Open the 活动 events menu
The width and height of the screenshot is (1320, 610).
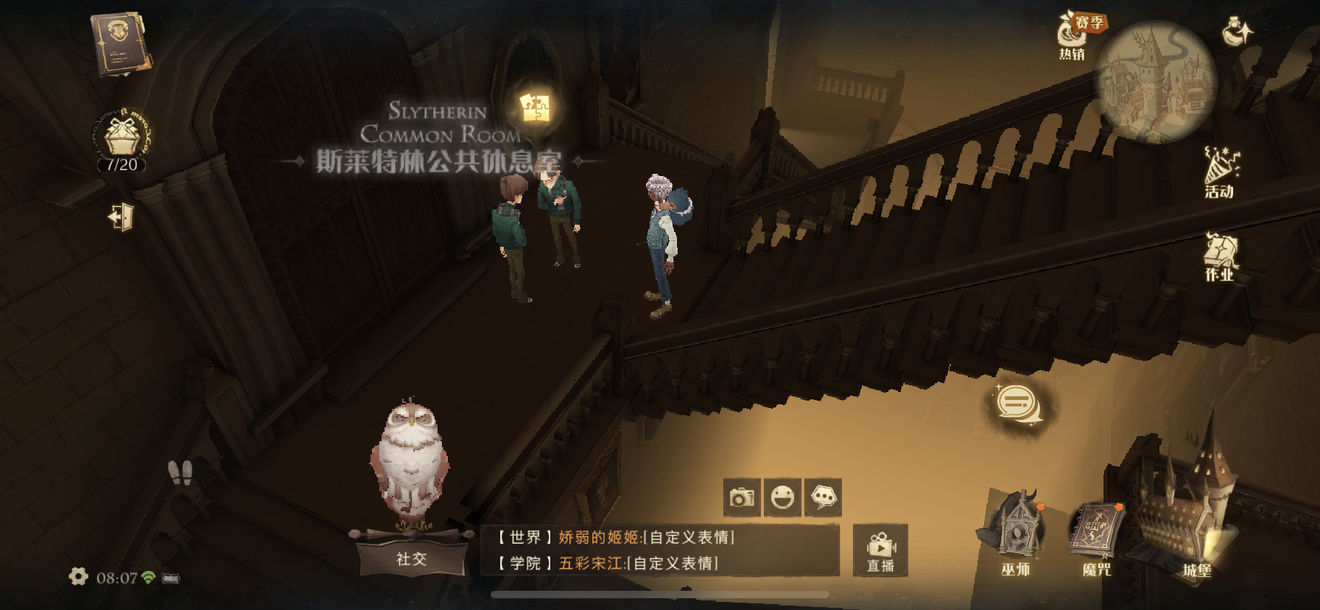(1220, 172)
